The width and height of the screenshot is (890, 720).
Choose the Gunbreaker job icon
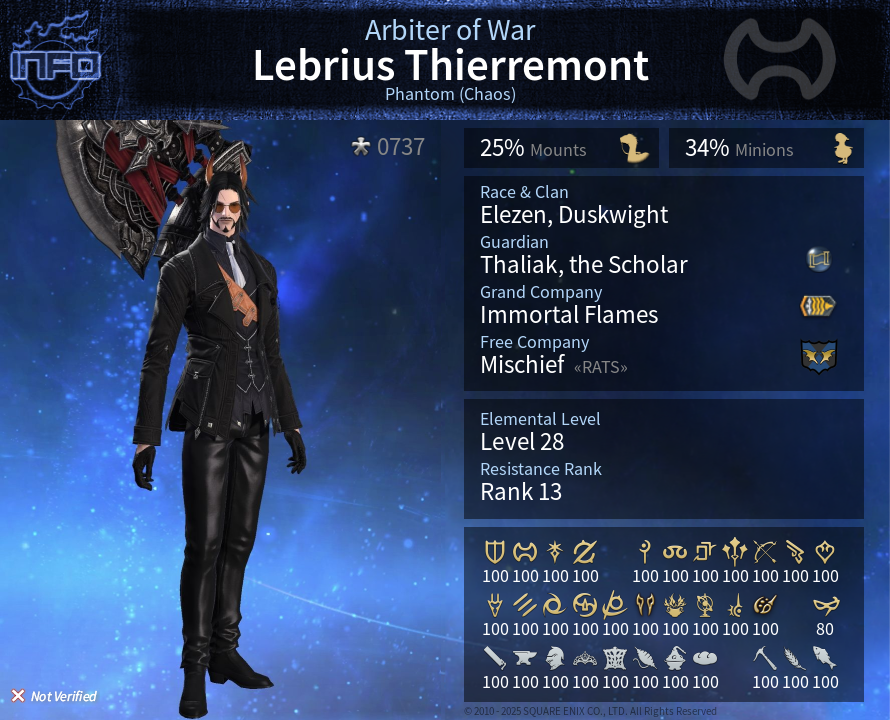pyautogui.click(x=585, y=551)
